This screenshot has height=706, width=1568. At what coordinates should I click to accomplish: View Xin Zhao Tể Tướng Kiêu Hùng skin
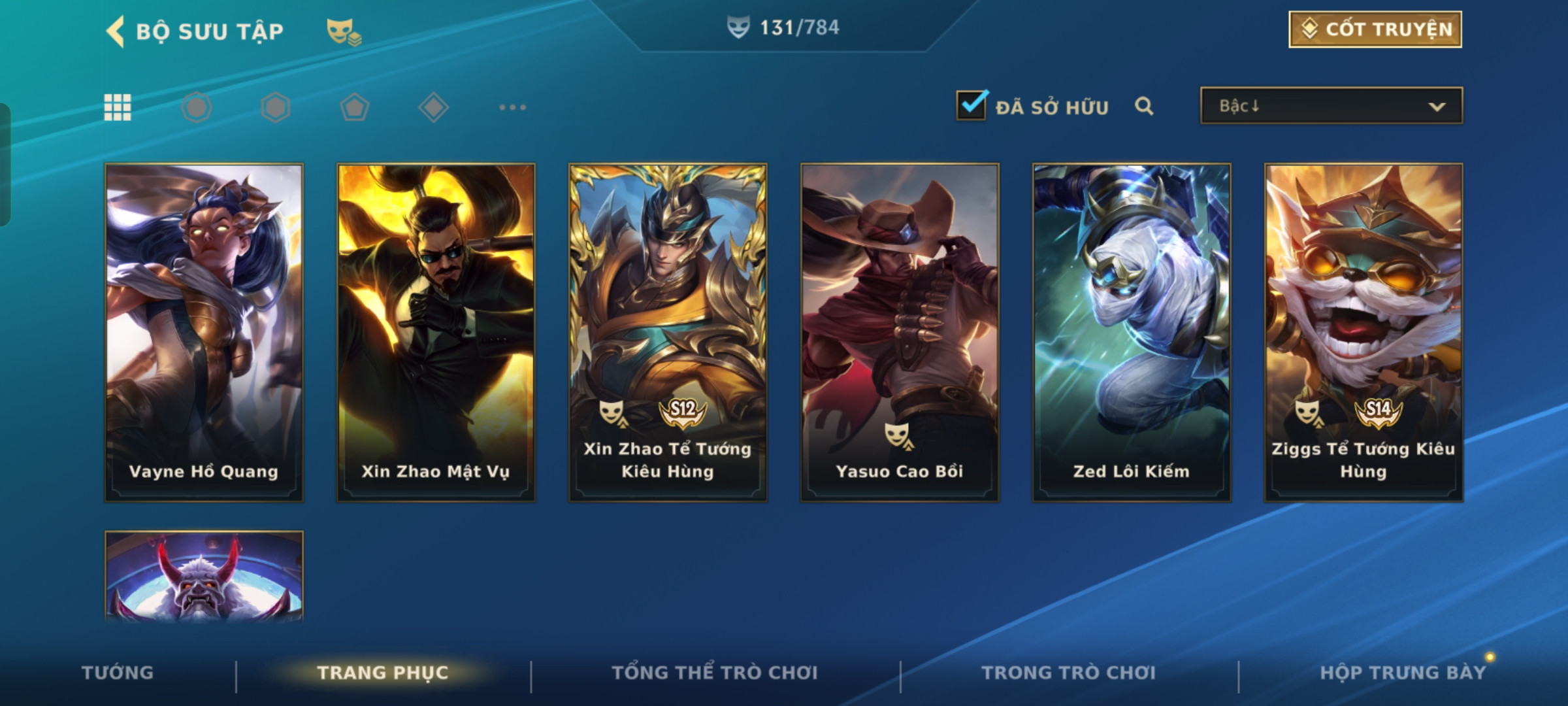point(668,332)
